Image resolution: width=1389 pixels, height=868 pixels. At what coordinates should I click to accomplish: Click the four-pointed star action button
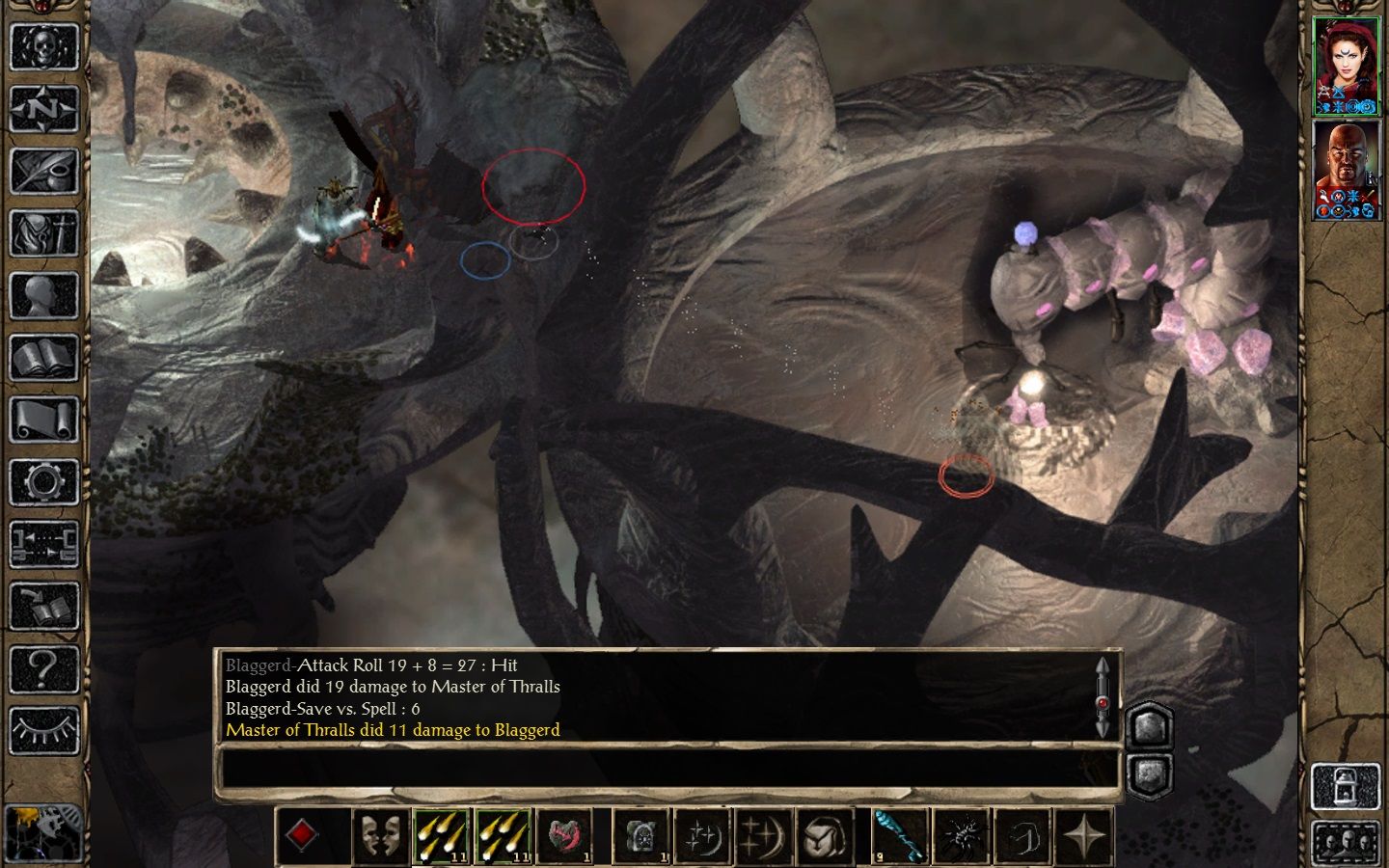coord(1084,835)
